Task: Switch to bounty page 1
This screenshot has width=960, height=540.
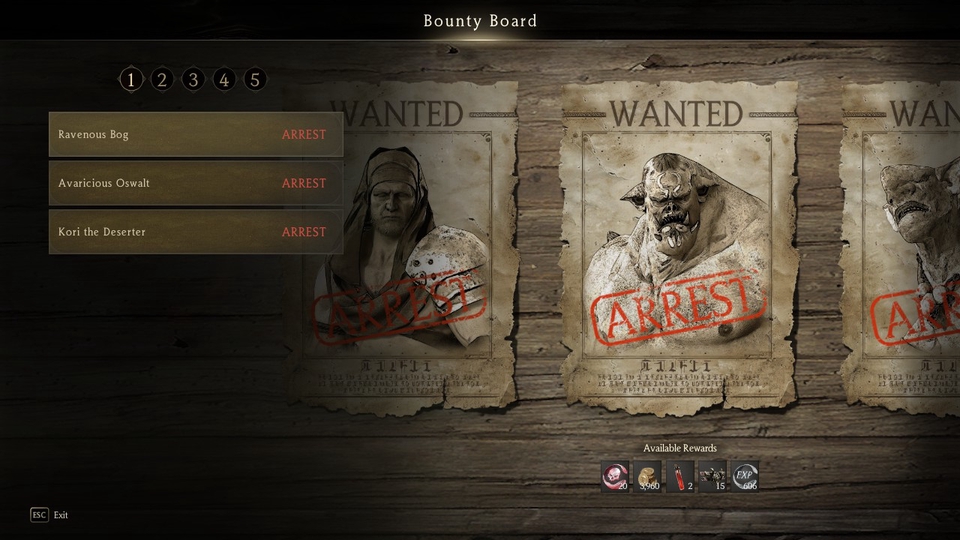Action: point(131,80)
